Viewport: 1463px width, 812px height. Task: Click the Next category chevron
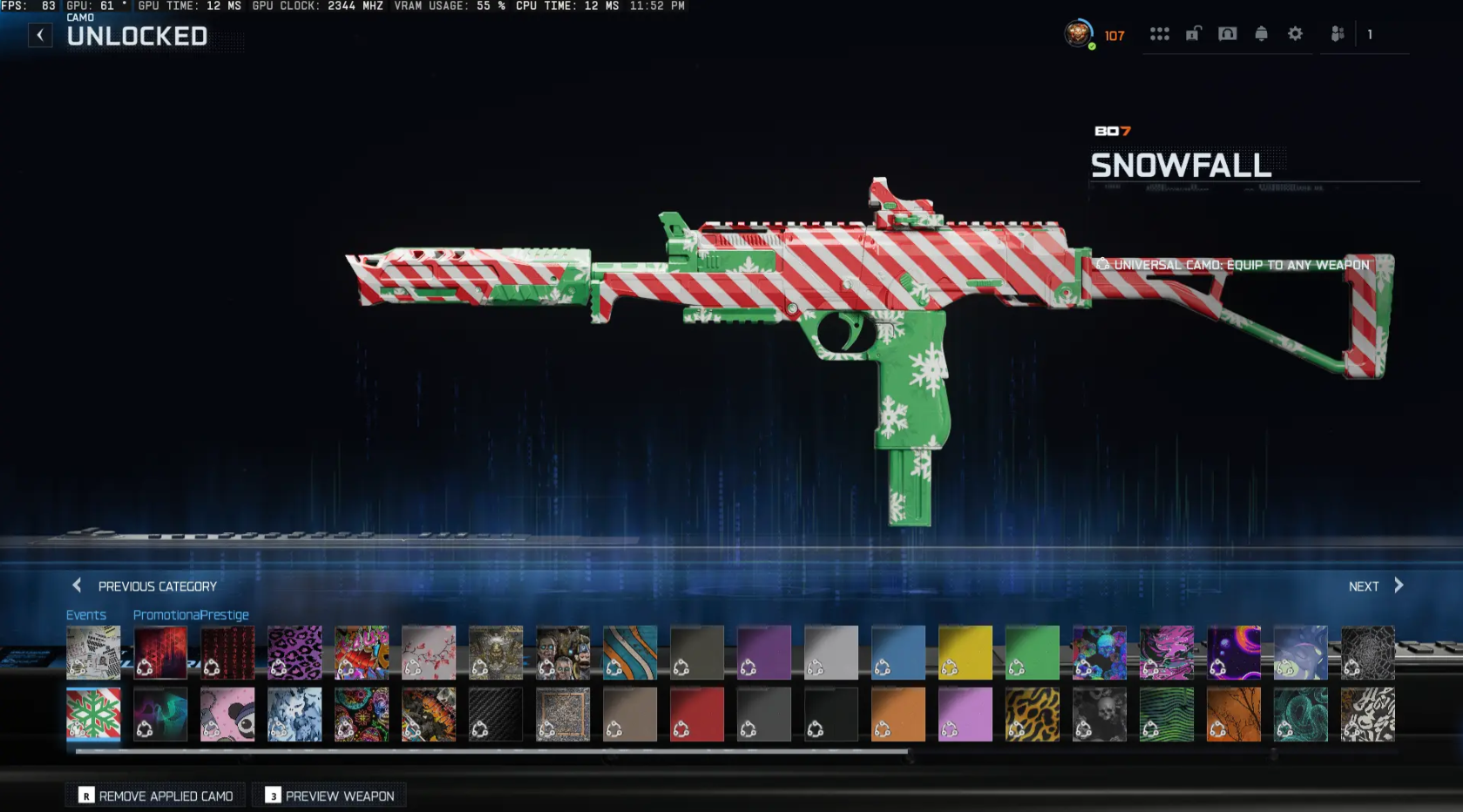tap(1399, 585)
